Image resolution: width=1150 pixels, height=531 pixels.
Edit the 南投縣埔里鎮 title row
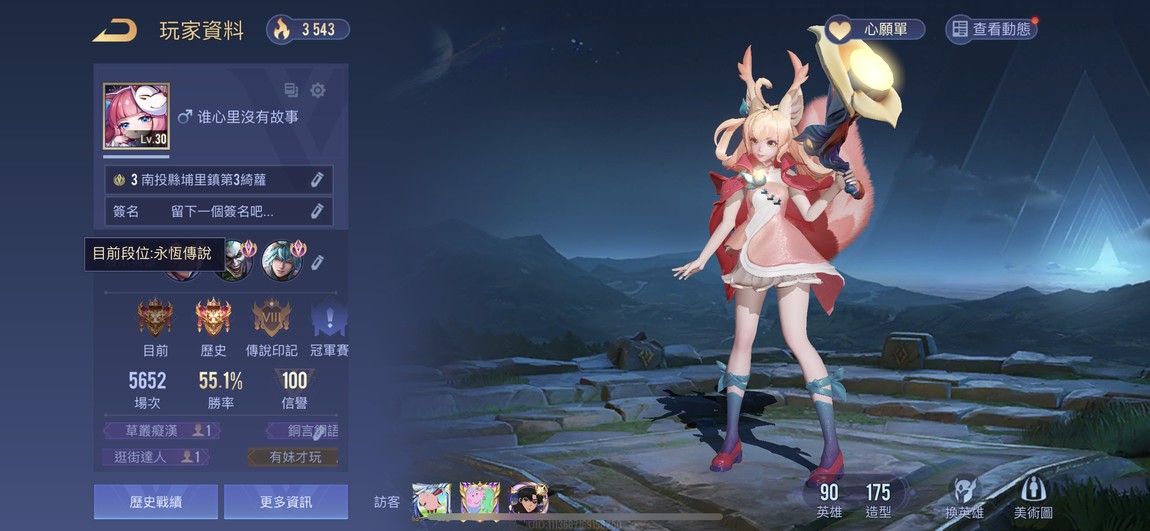click(316, 180)
